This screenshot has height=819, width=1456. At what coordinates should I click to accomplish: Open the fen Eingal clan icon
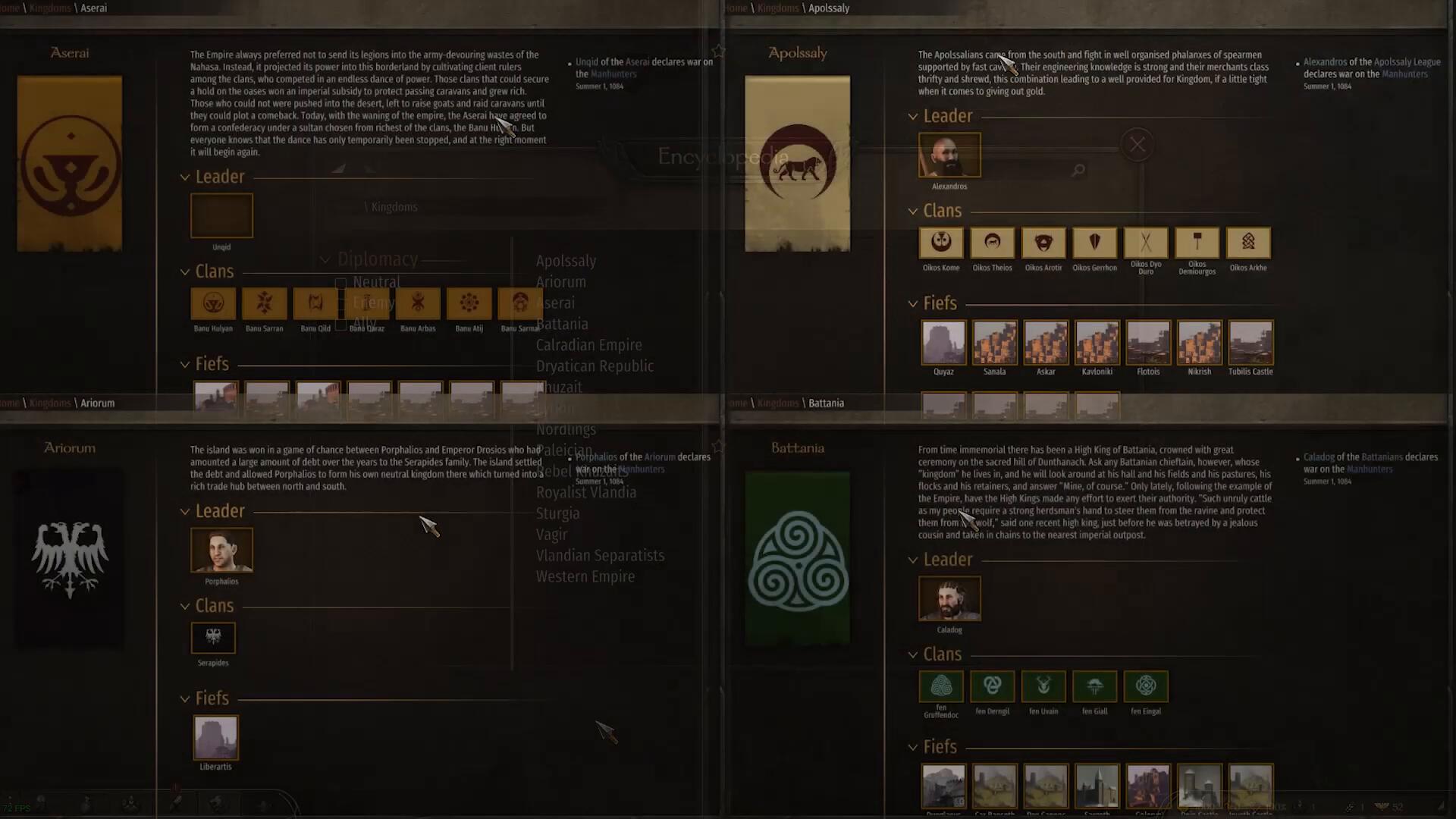[1145, 686]
